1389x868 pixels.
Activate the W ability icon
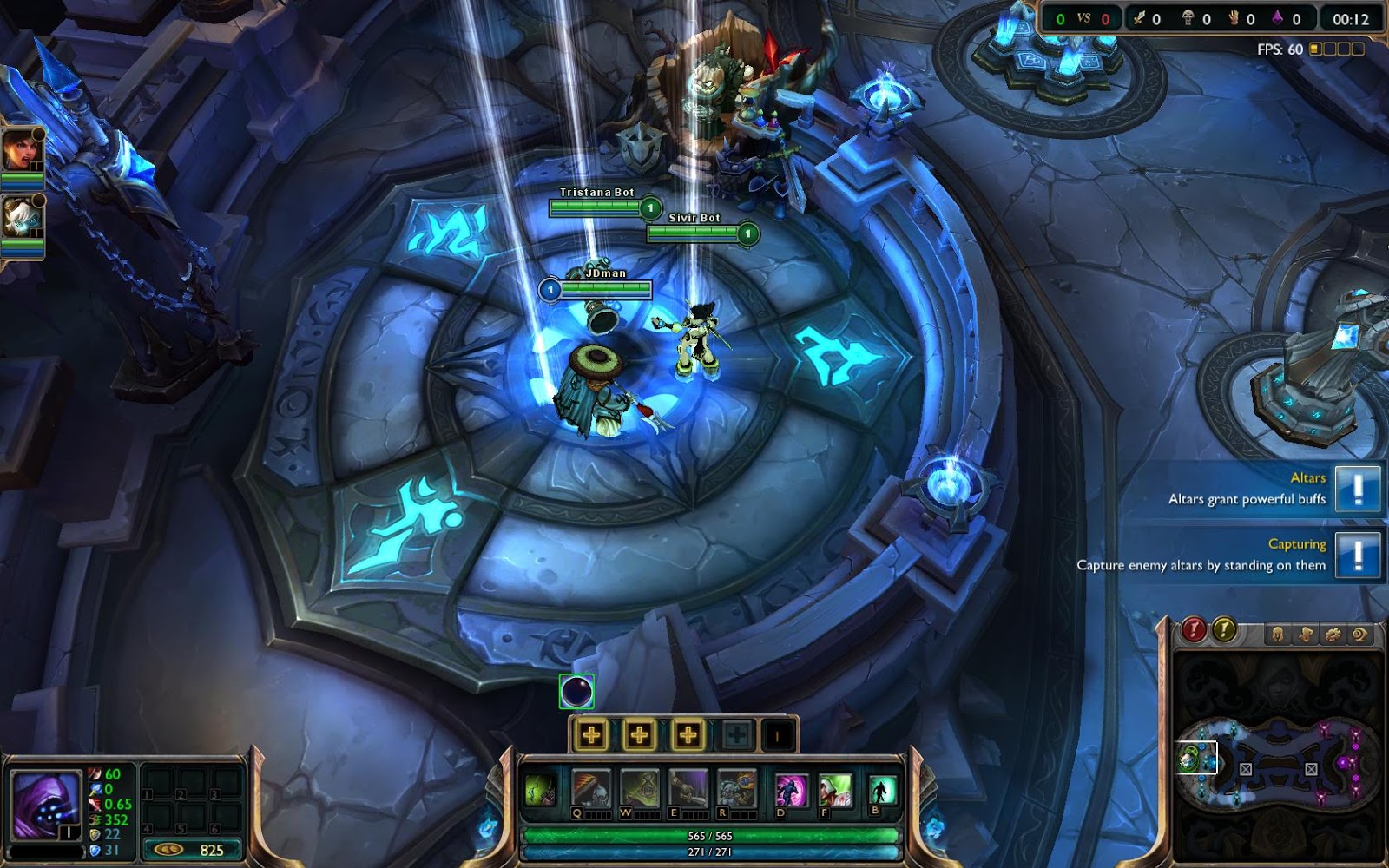coord(640,788)
